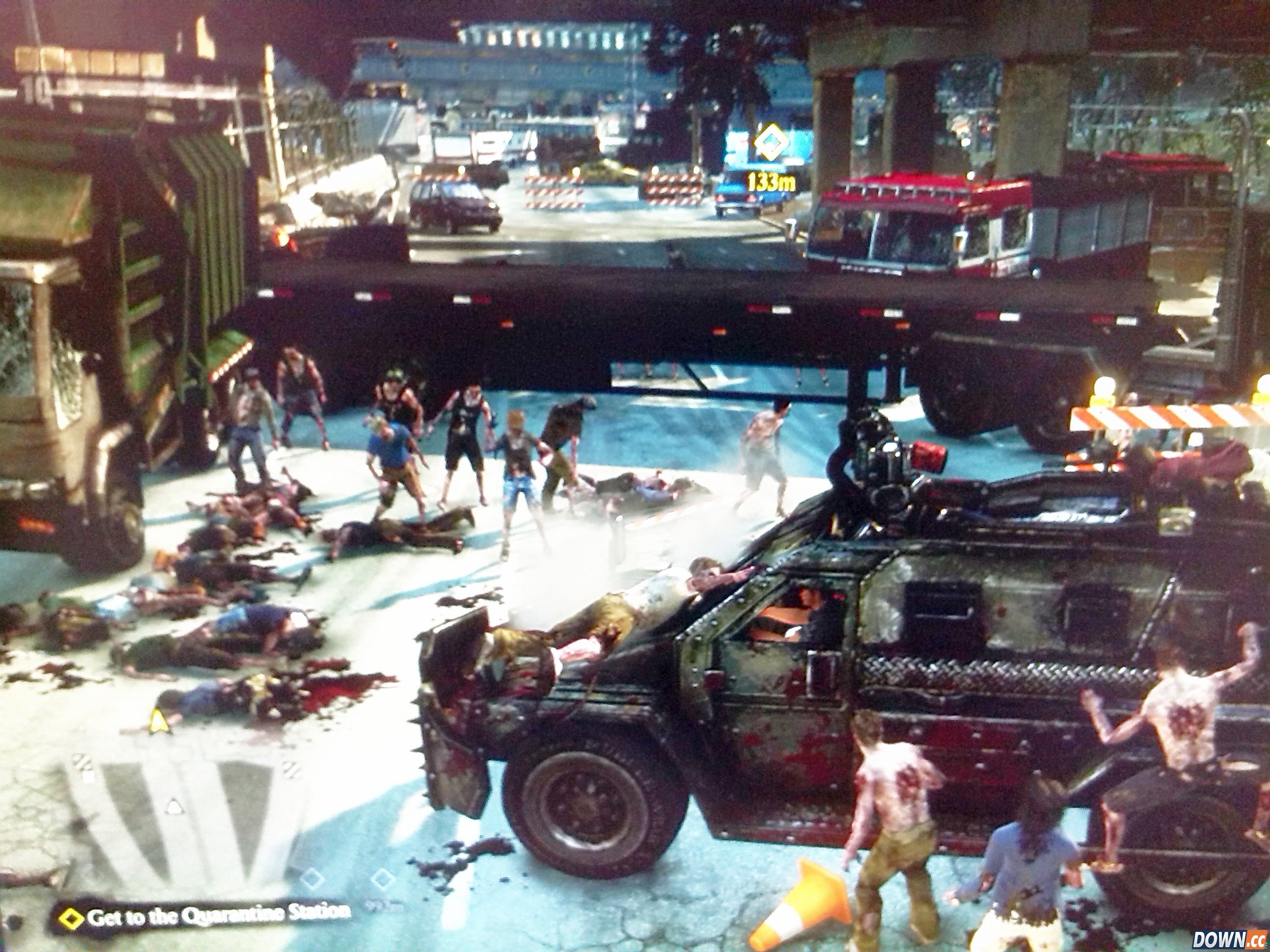Viewport: 1270px width, 952px height.
Task: Select the yellow triangle marker
Action: pyautogui.click(x=158, y=722)
